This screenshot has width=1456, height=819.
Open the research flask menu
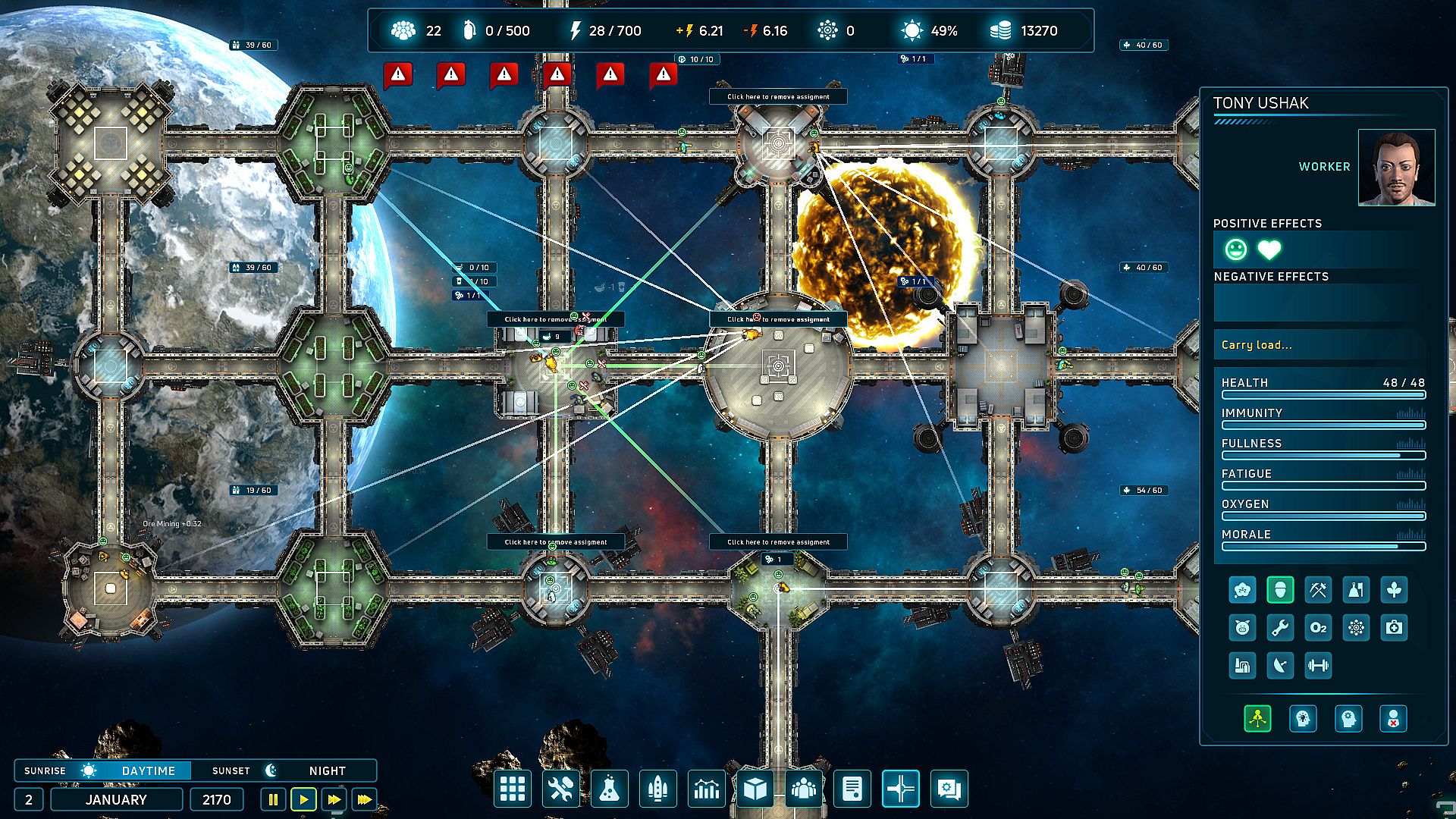click(609, 789)
